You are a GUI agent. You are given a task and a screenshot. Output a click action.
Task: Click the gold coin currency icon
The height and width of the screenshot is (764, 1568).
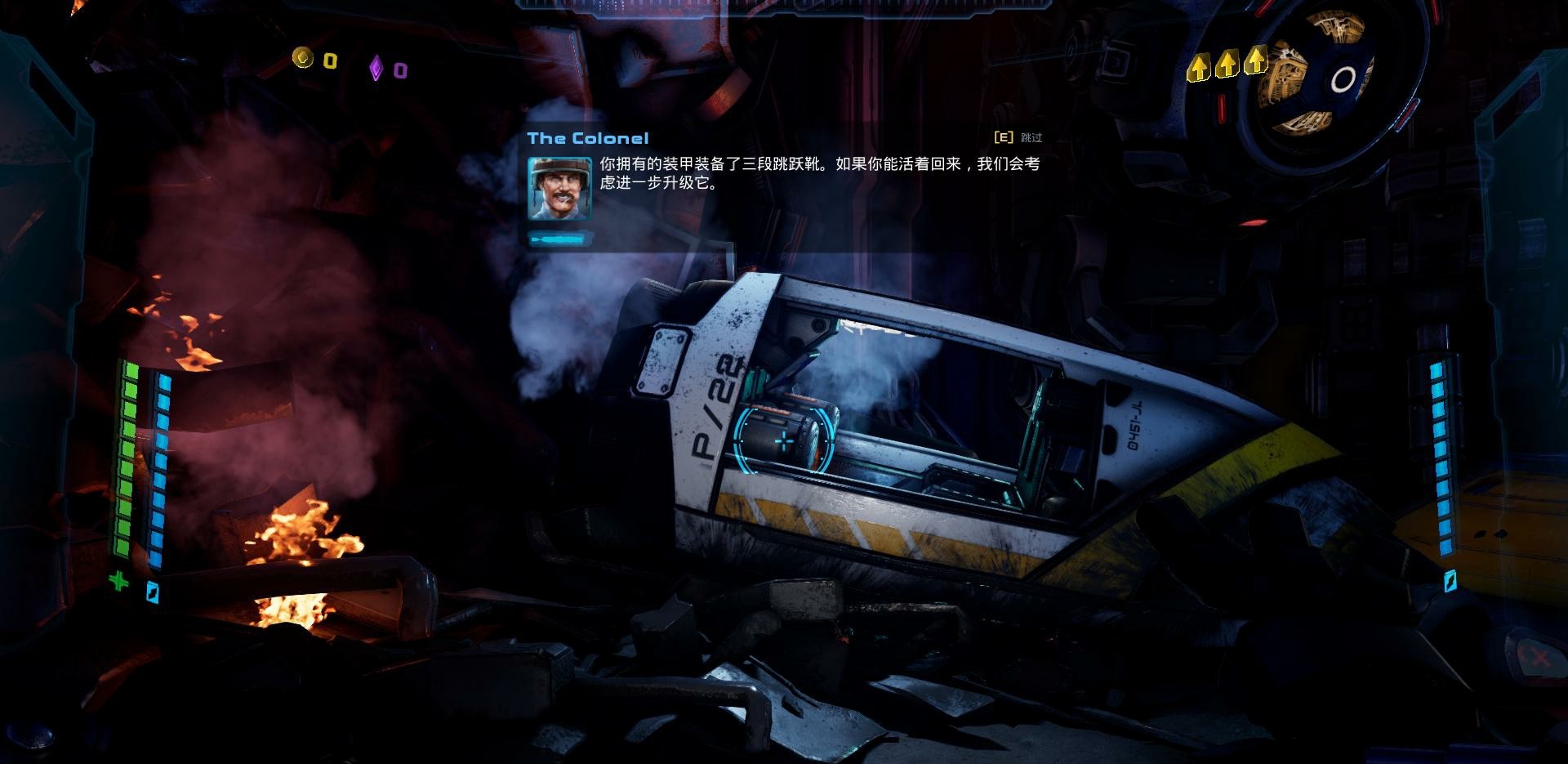pyautogui.click(x=303, y=58)
